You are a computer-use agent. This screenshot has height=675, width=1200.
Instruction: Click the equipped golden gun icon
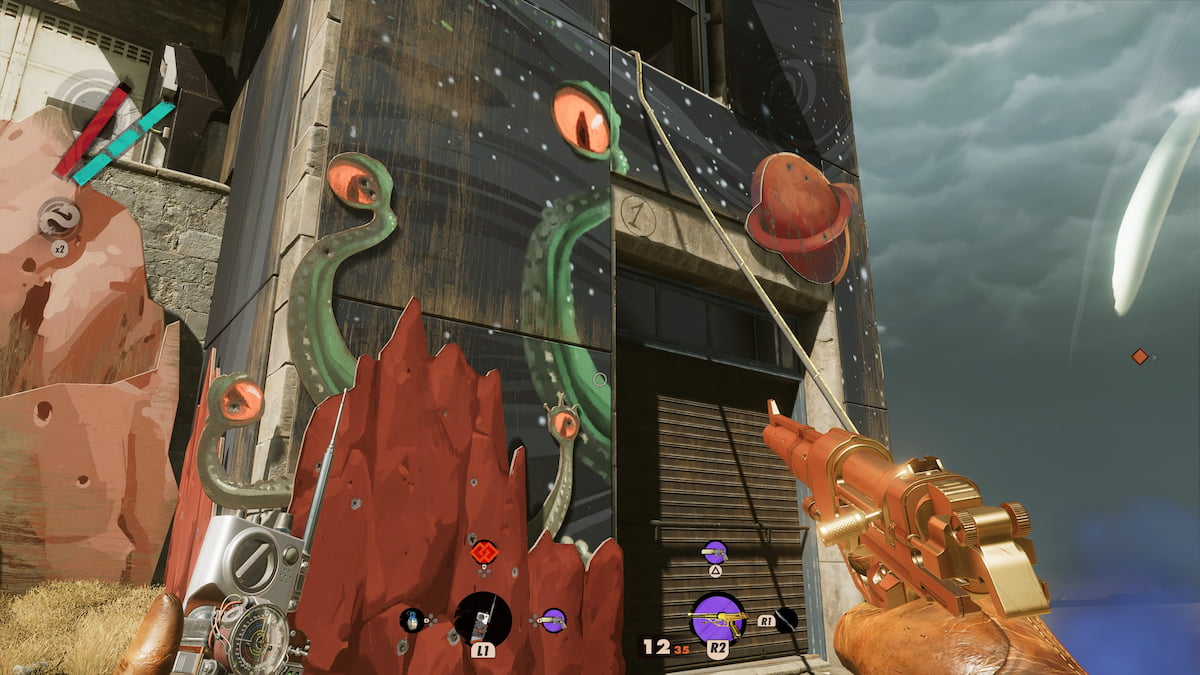[x=717, y=617]
